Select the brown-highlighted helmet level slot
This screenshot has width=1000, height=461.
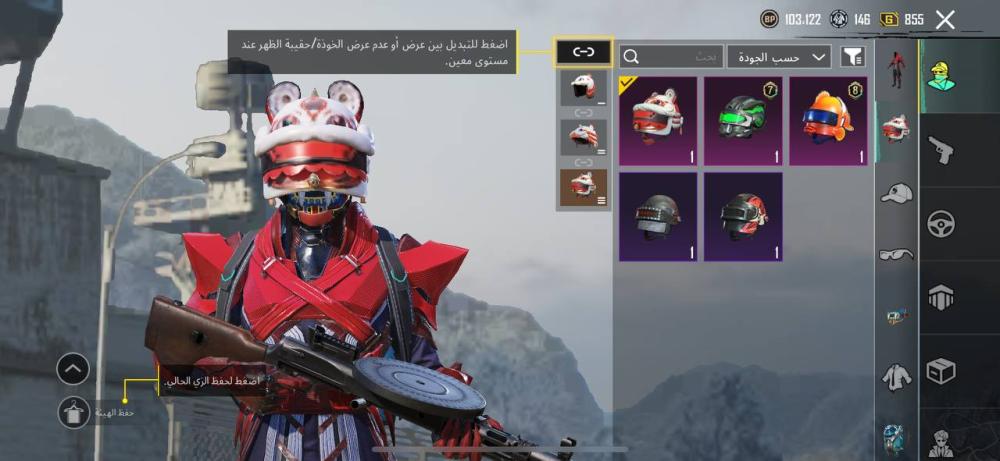[583, 187]
